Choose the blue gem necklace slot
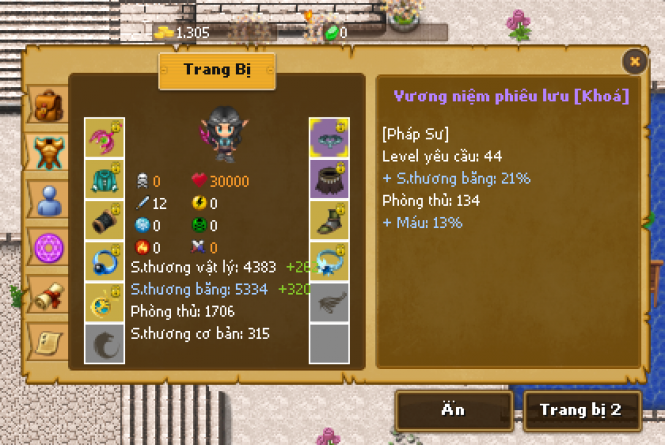This screenshot has width=665, height=445. coord(329,261)
